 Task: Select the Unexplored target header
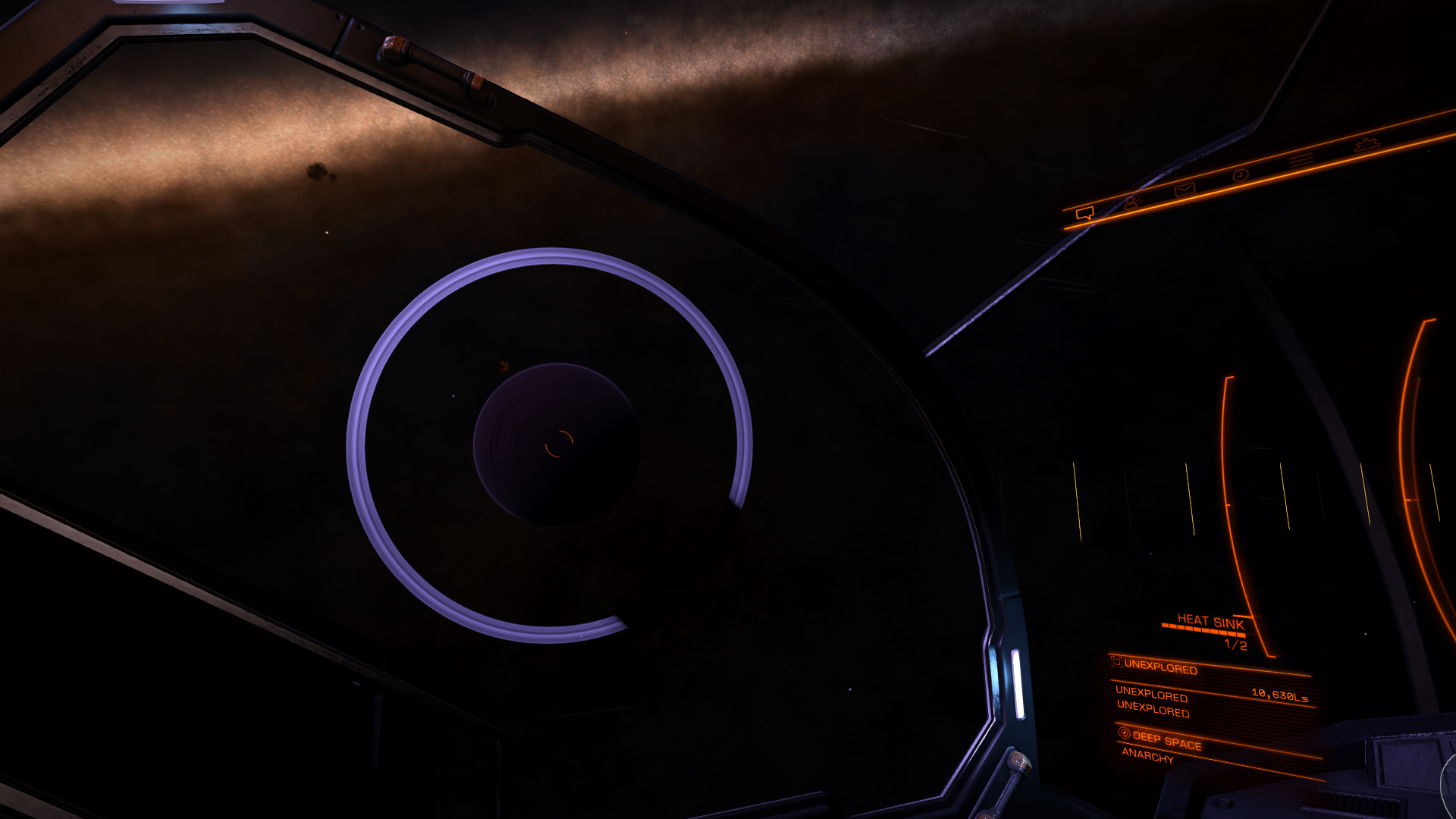point(1160,667)
